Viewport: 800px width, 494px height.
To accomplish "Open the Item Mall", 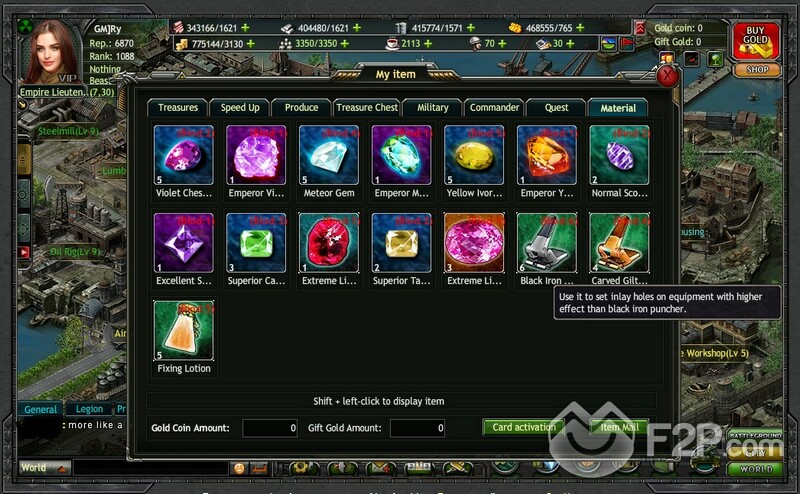I will 619,428.
